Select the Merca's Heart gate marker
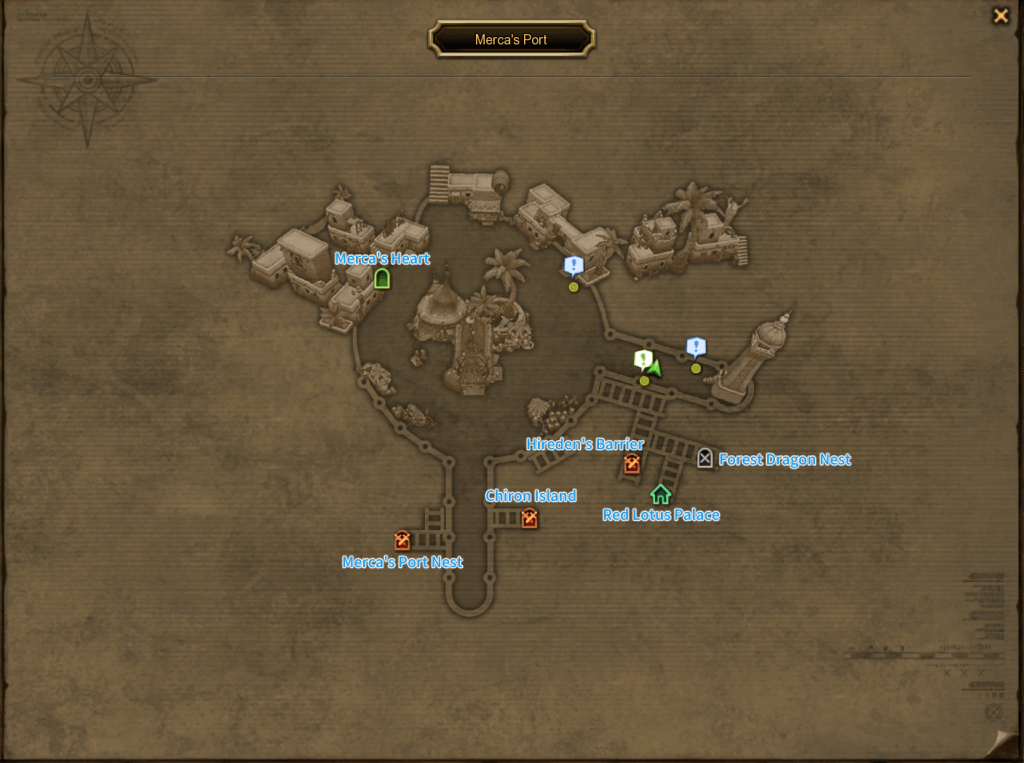The height and width of the screenshot is (763, 1024). pos(381,279)
